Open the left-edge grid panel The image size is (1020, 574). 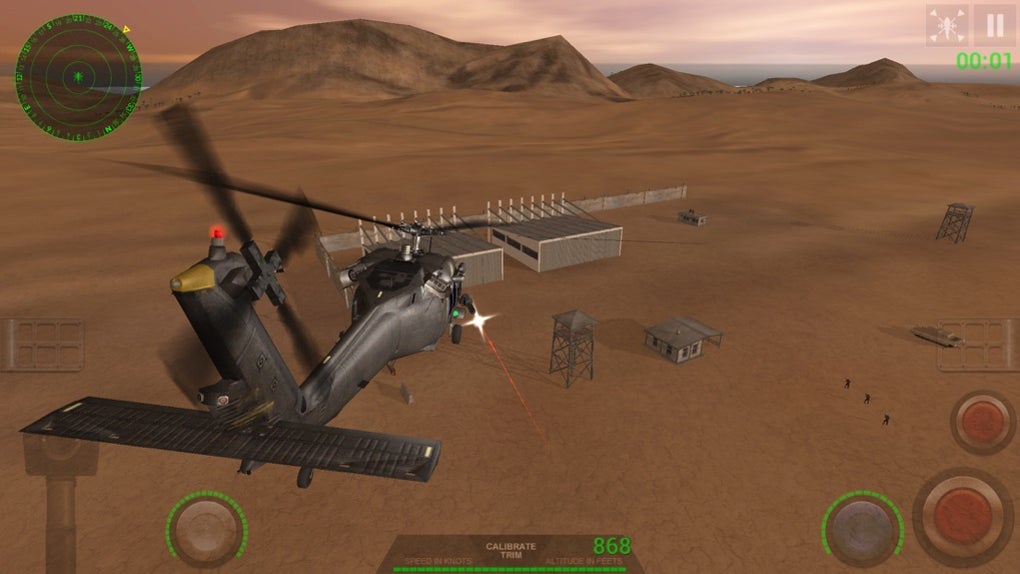click(42, 345)
